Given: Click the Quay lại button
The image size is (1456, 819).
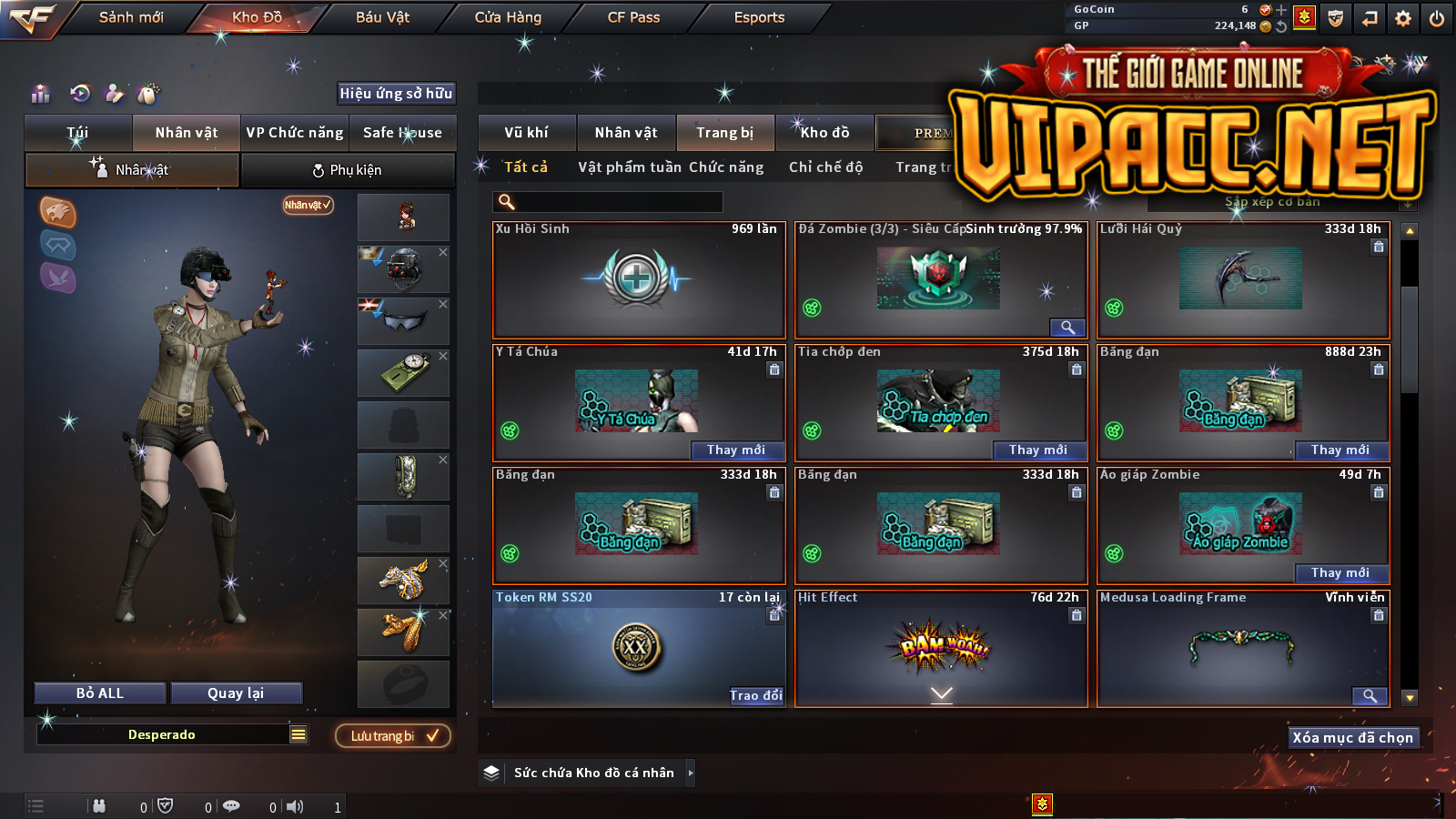Looking at the screenshot, I should 236,693.
